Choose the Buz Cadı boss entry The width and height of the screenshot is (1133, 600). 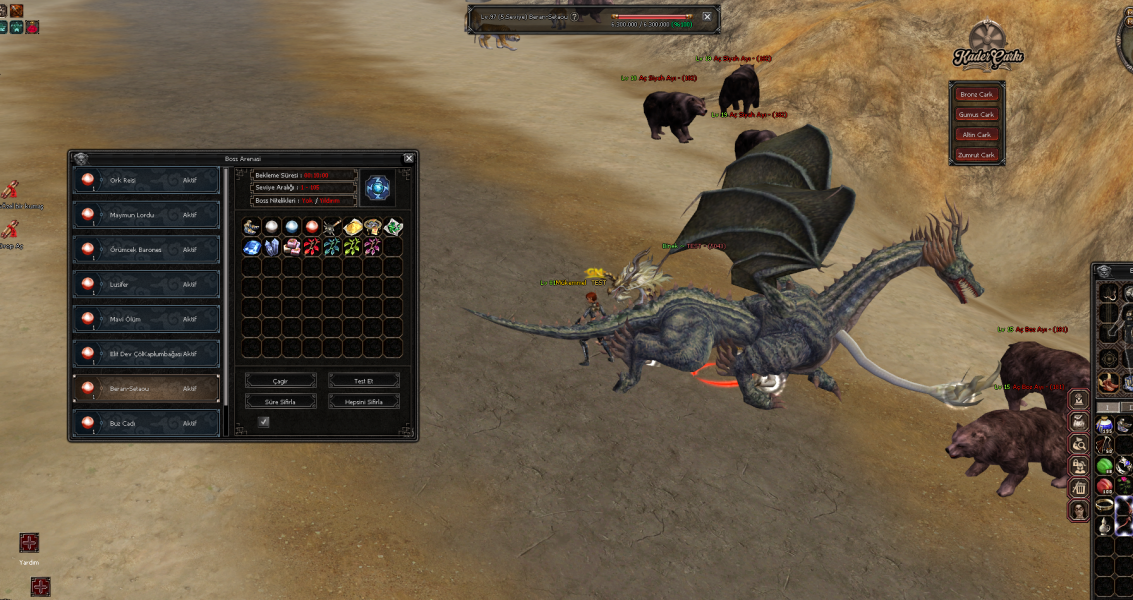click(146, 423)
